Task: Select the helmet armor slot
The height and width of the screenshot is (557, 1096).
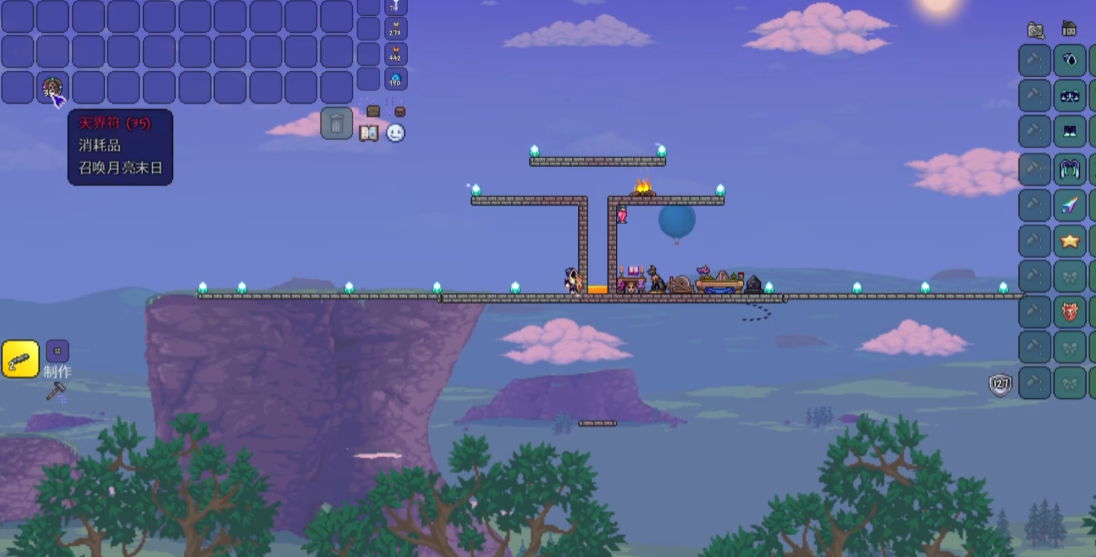Action: point(1070,60)
